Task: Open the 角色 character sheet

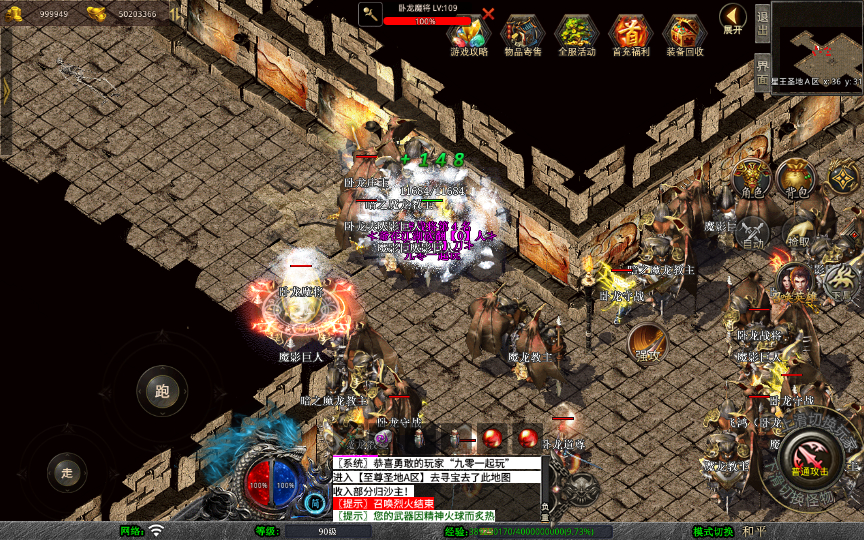Action: coord(751,177)
